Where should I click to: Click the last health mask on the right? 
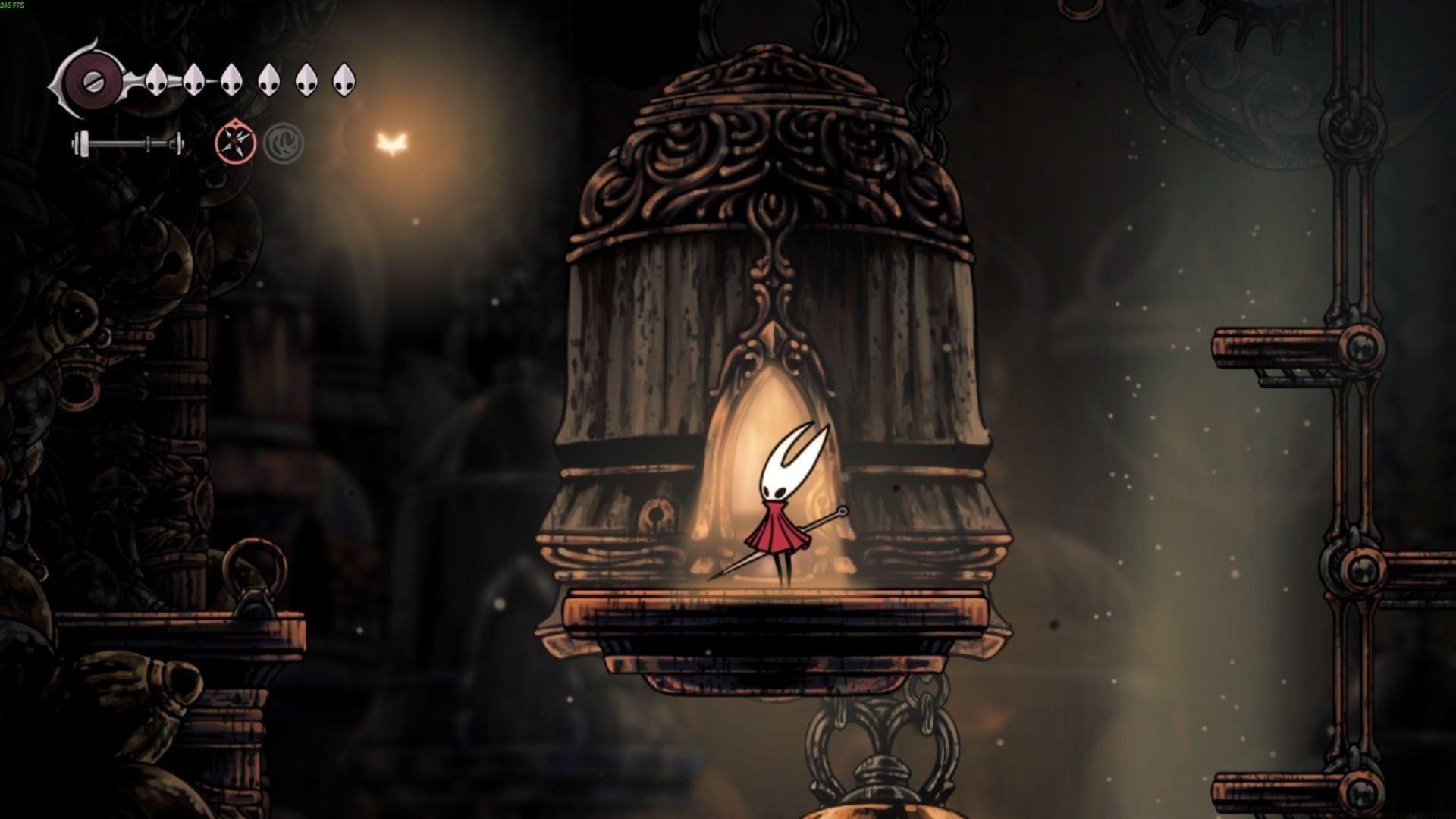pyautogui.click(x=345, y=81)
